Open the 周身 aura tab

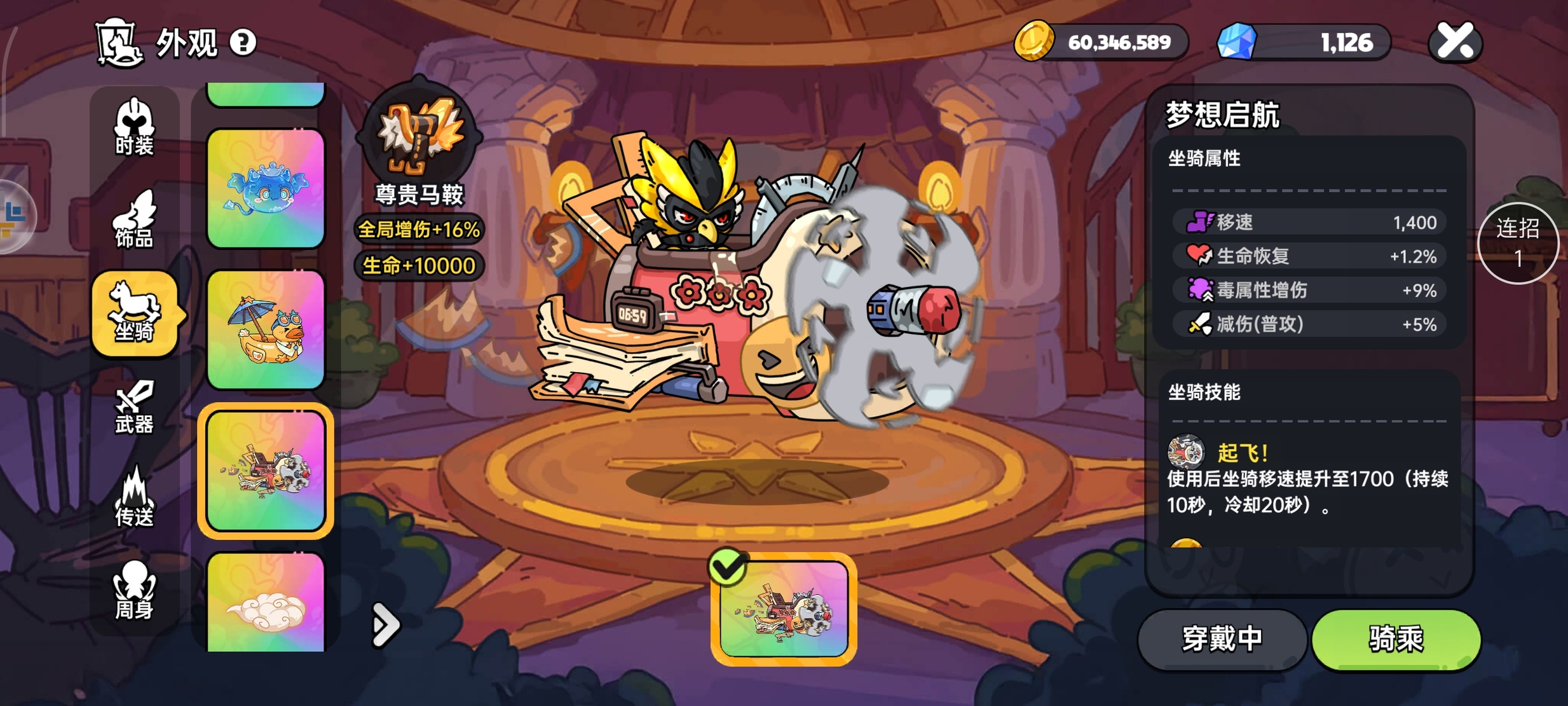(x=134, y=592)
